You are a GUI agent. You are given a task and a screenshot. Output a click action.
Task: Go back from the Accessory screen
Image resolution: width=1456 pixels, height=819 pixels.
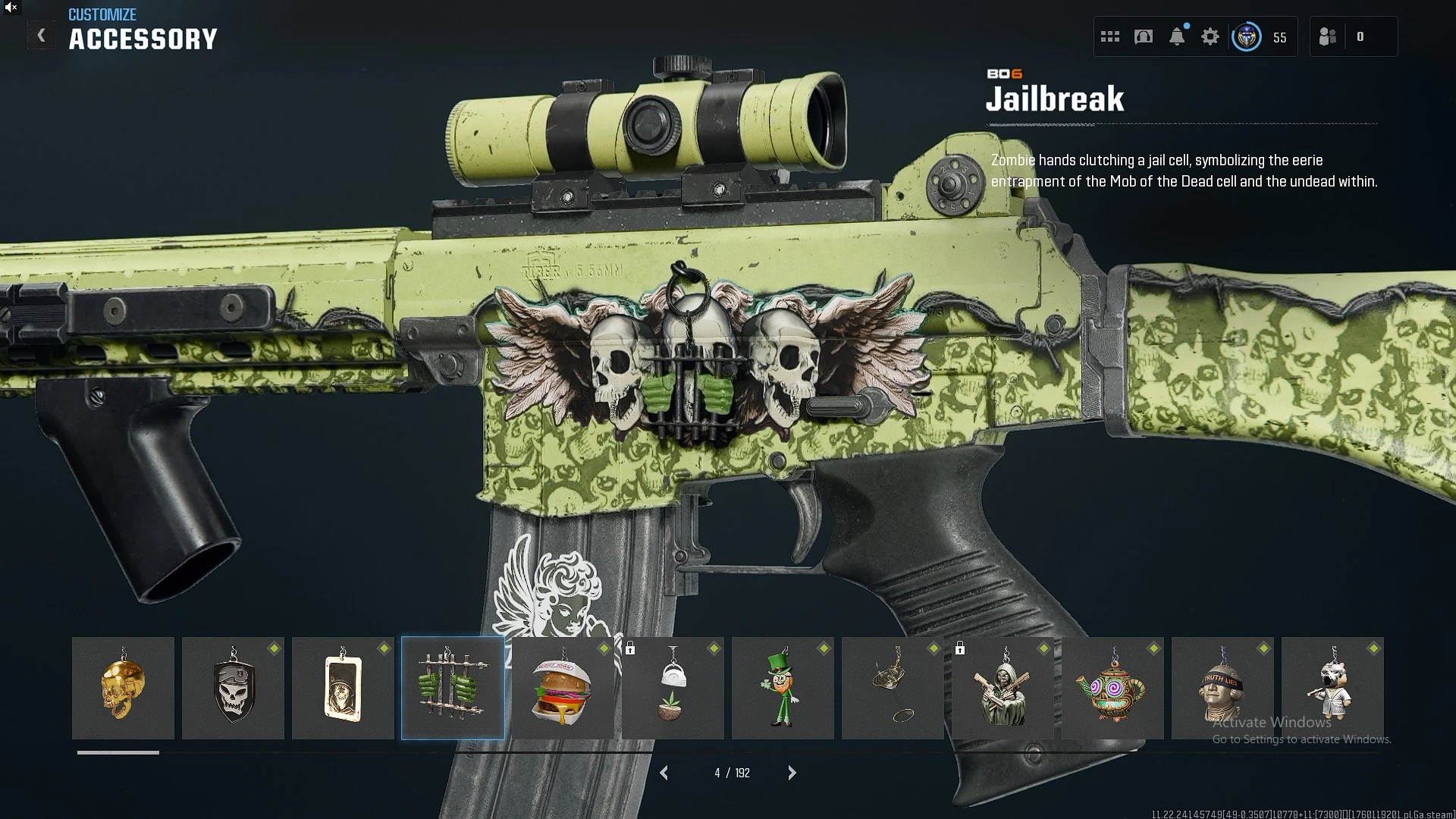point(42,36)
